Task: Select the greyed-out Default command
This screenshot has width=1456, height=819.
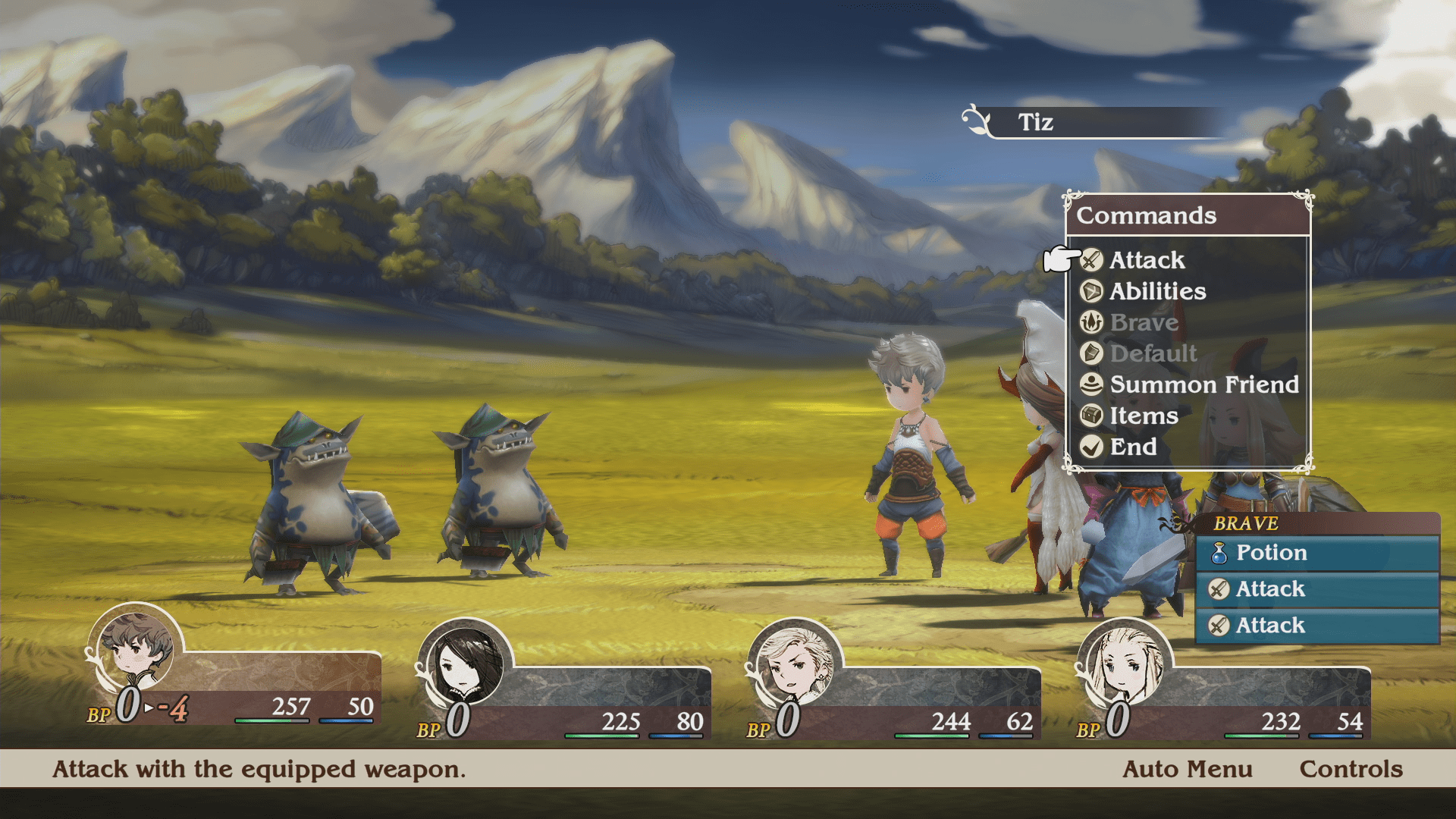Action: pyautogui.click(x=1151, y=354)
